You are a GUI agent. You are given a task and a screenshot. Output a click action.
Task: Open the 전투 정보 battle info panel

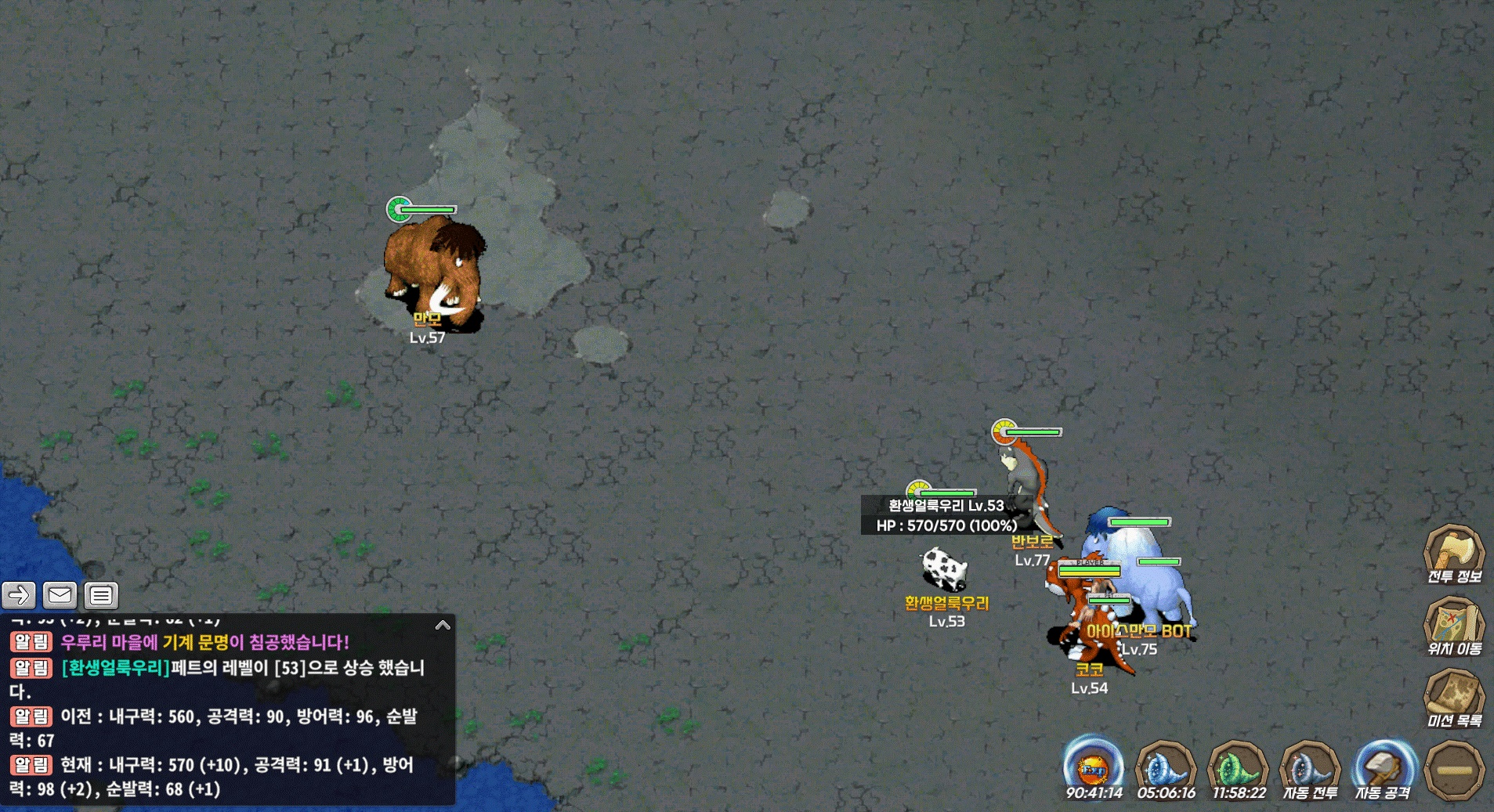coord(1453,554)
